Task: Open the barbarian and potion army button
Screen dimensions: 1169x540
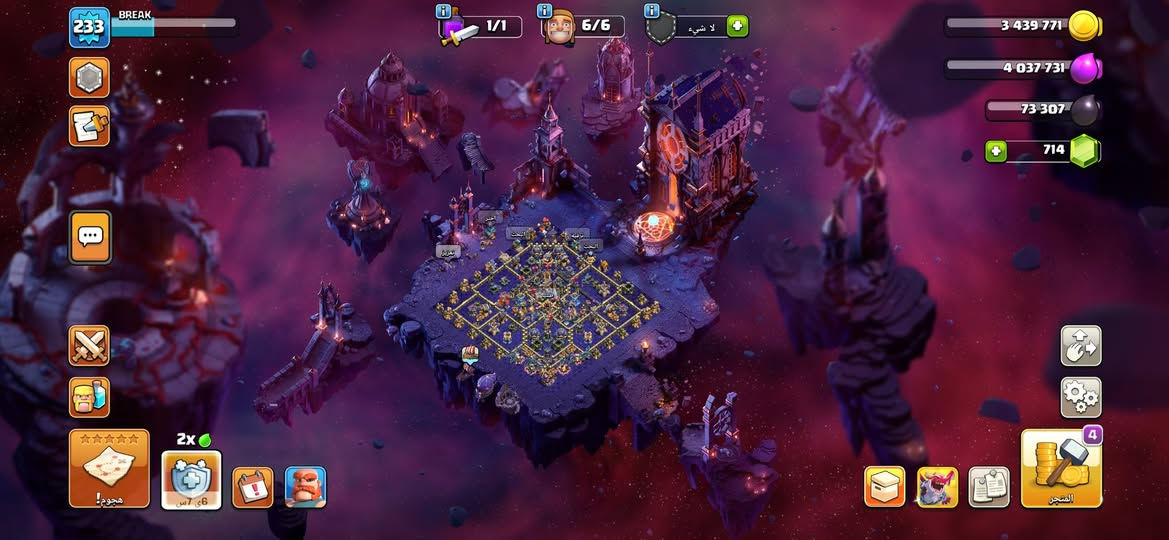Action: click(x=89, y=397)
